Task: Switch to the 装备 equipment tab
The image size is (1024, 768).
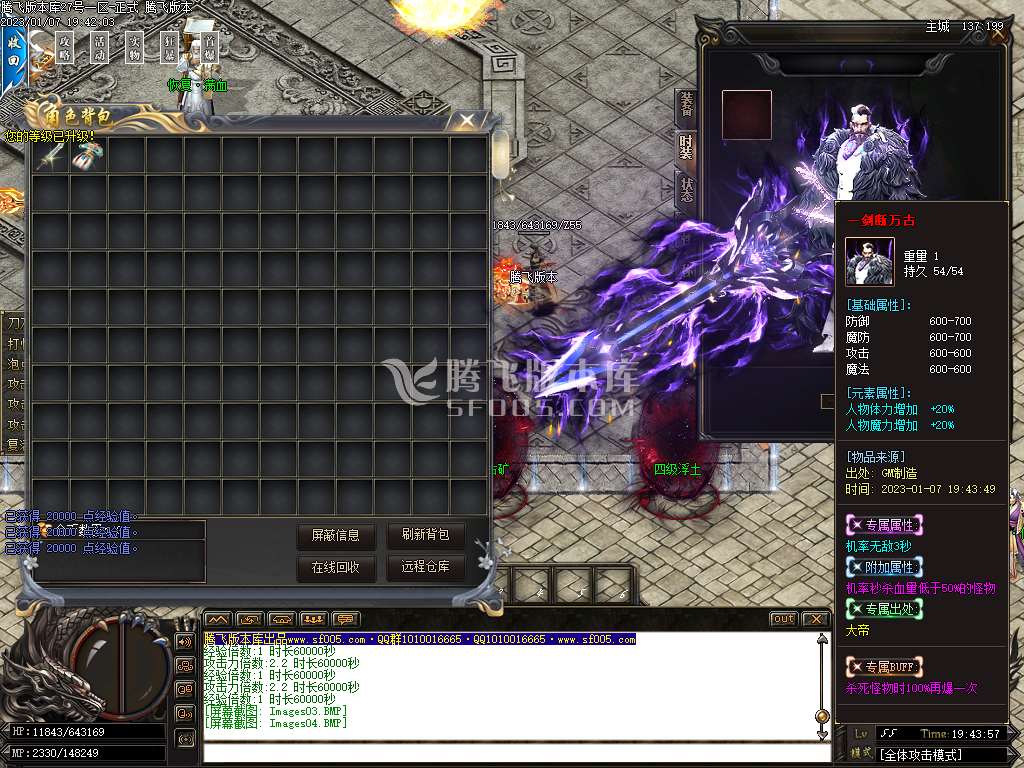Action: point(686,104)
